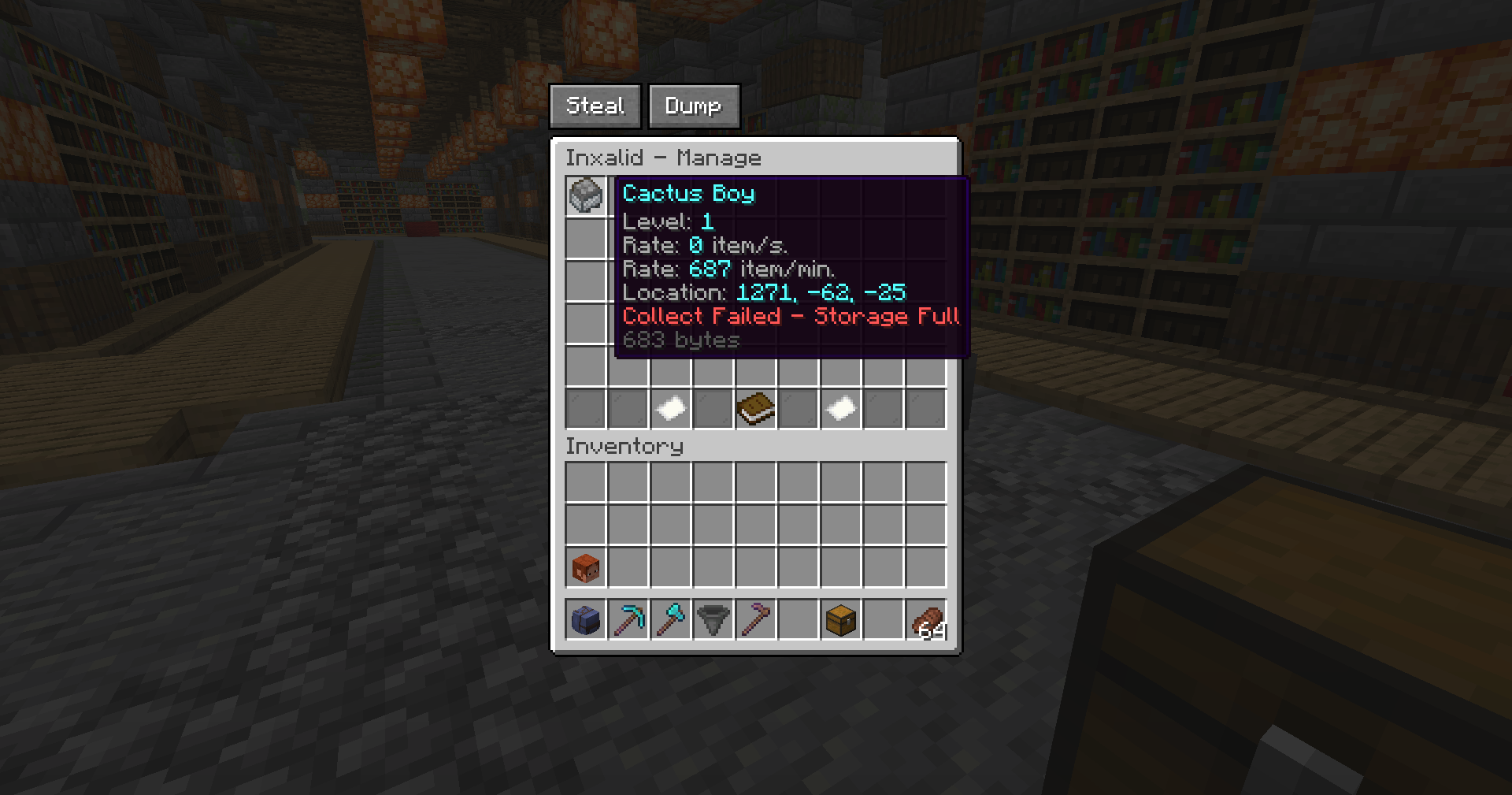This screenshot has width=1512, height=795.
Task: Open the brown book item
Action: coord(756,409)
